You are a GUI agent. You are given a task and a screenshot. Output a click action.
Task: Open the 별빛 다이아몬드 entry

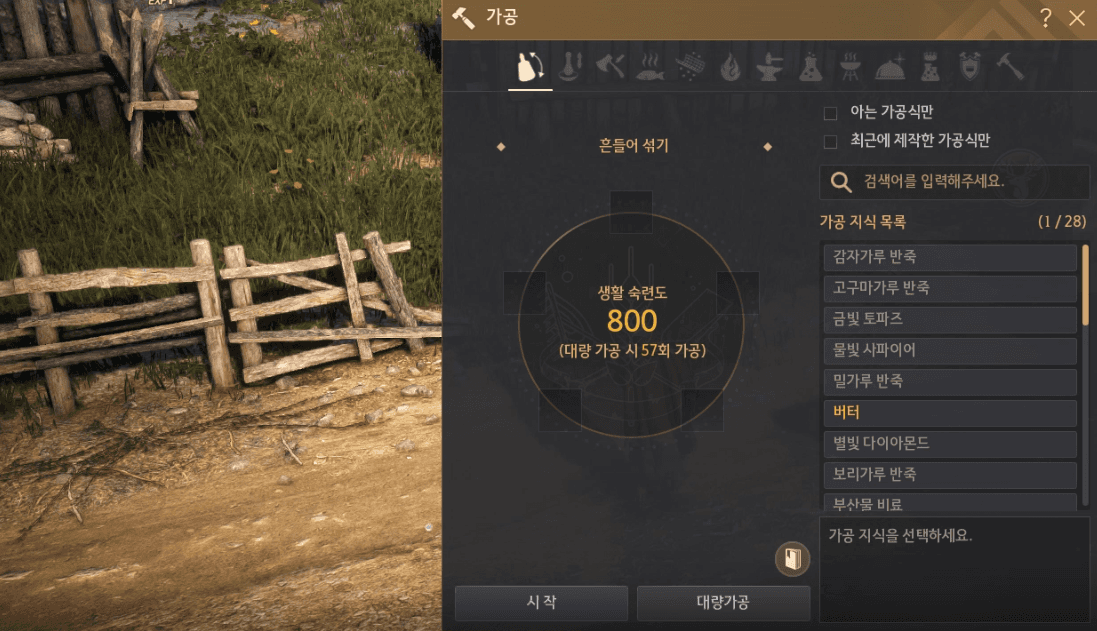click(x=949, y=443)
